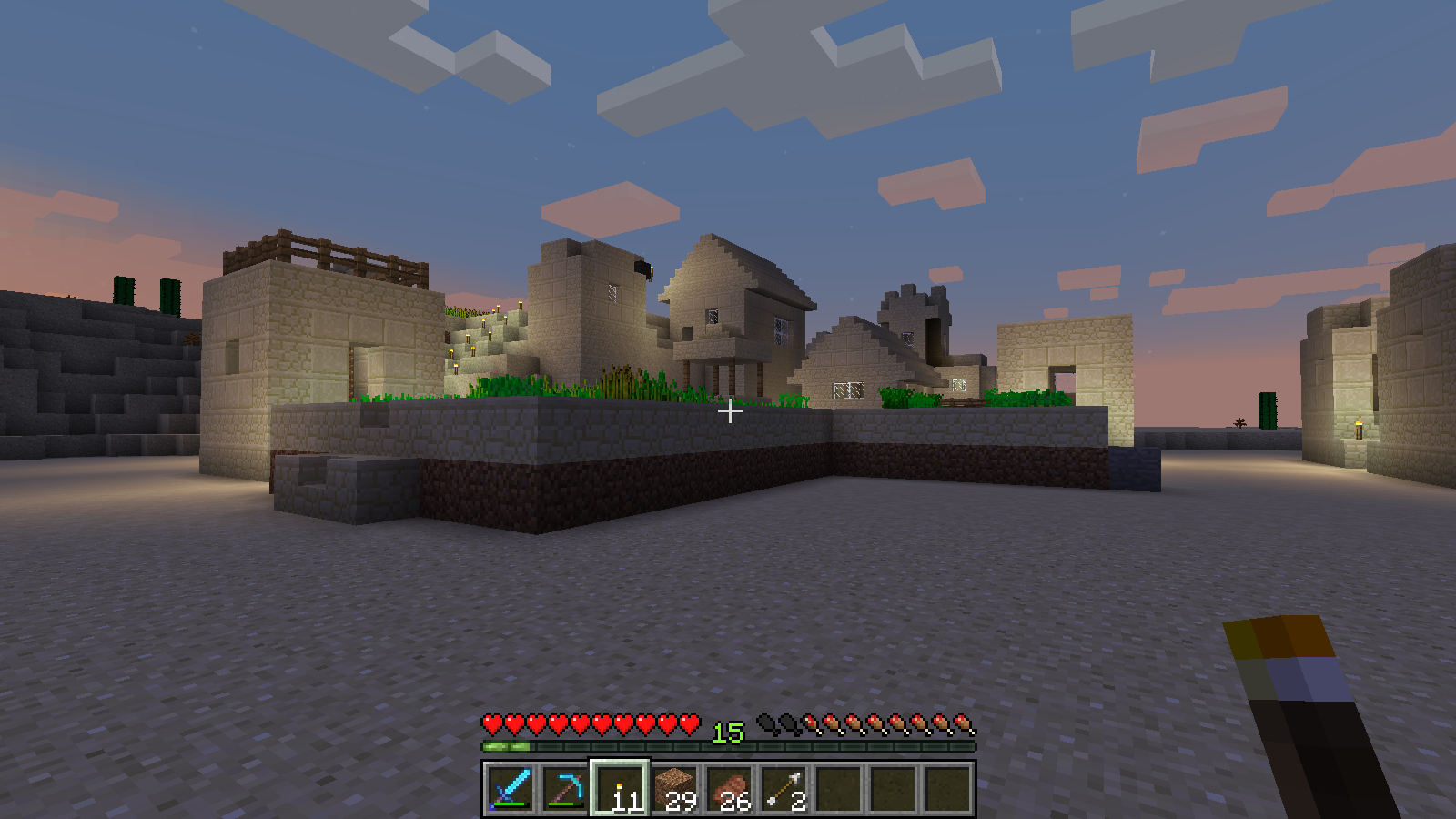1456x819 pixels.
Task: Choose the diamond pickaxe in the hotbar
Action: pos(565,788)
